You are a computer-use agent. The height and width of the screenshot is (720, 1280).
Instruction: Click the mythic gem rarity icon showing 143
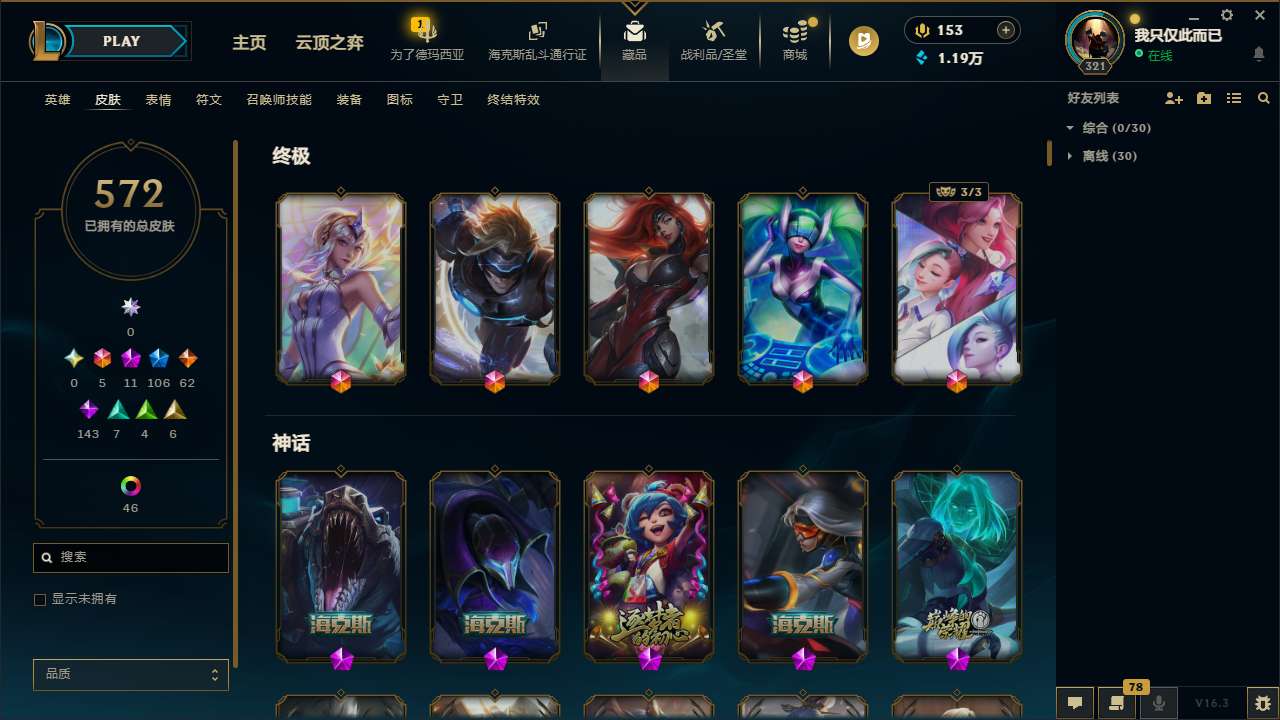(88, 409)
